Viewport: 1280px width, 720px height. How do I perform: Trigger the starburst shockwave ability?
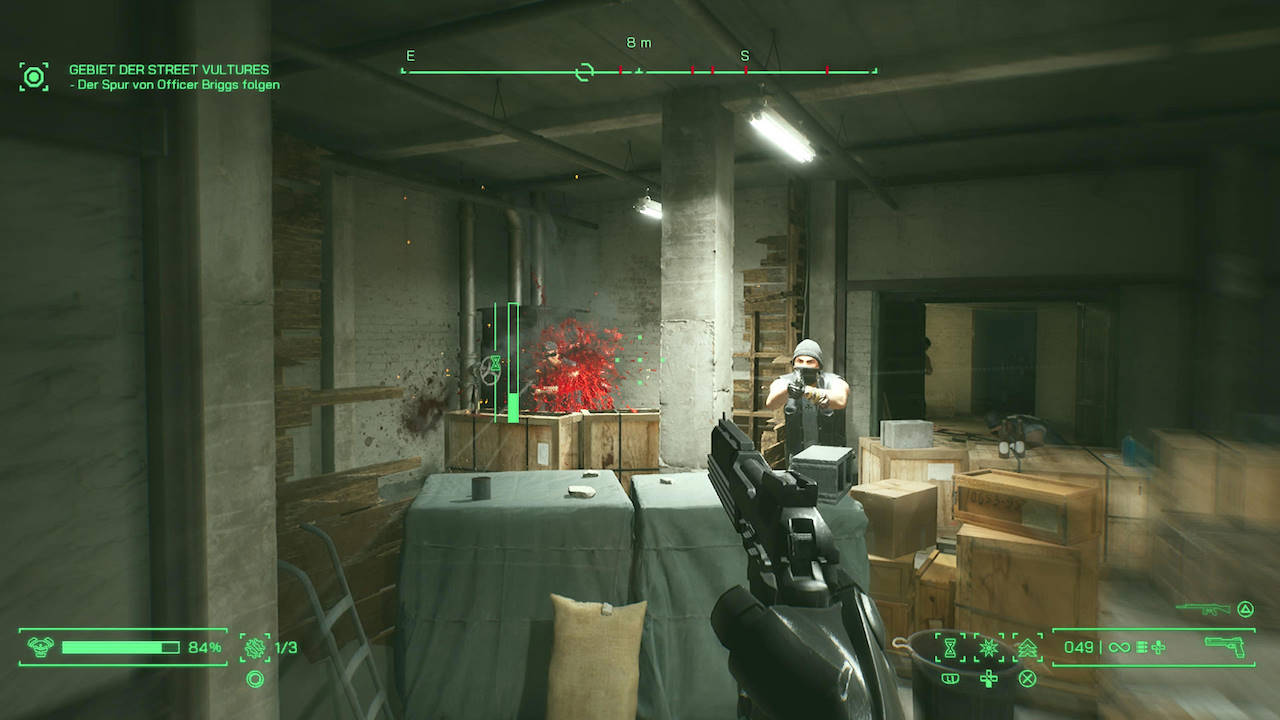click(x=988, y=647)
